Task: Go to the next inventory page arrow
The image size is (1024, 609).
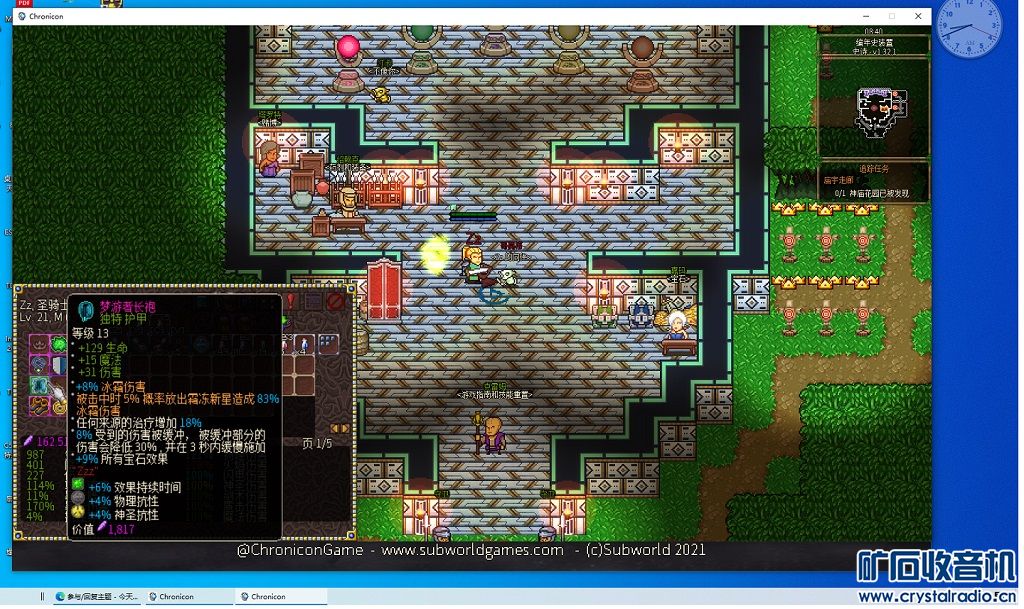Action: coord(346,428)
